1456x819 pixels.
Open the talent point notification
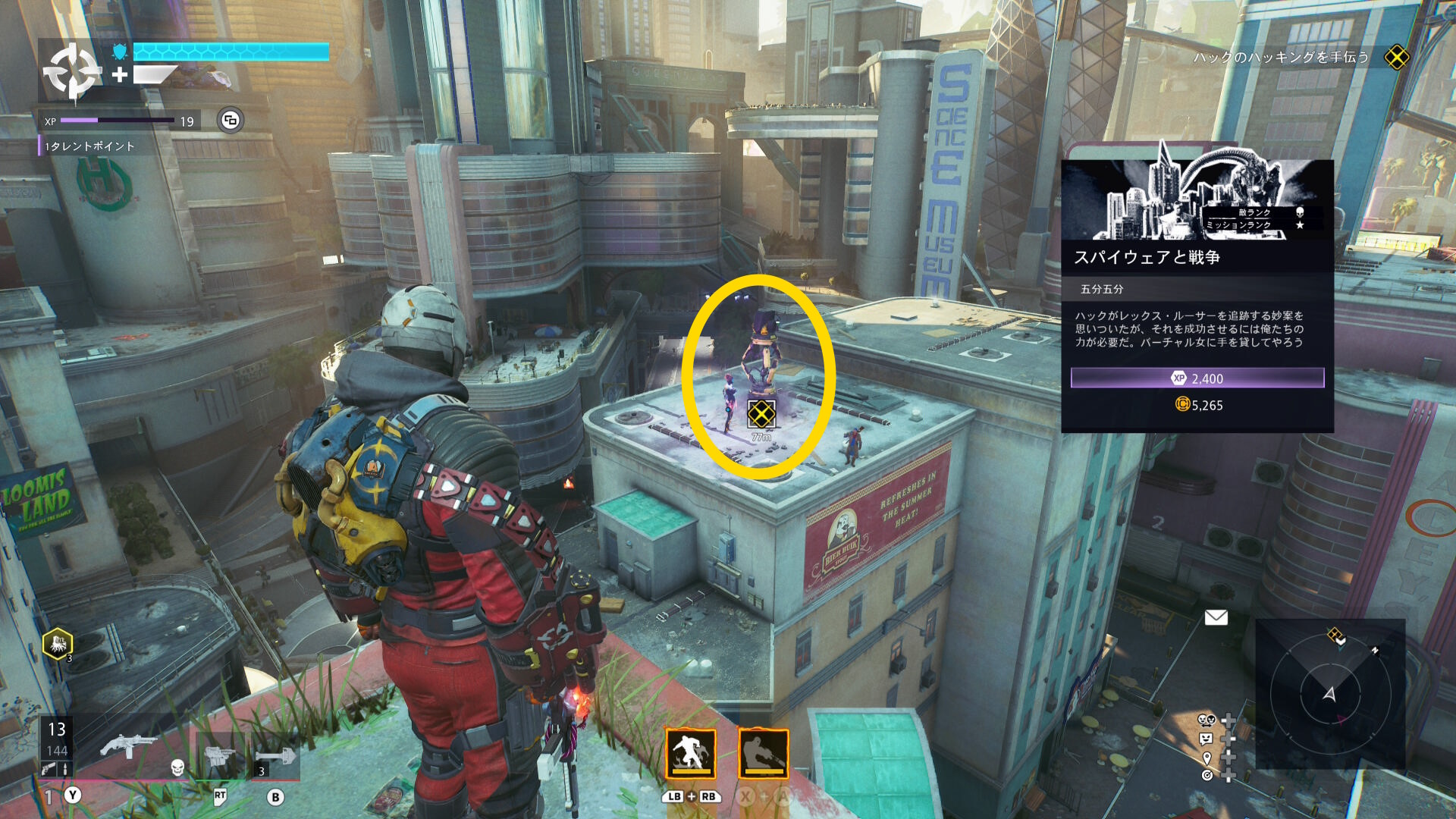point(89,146)
